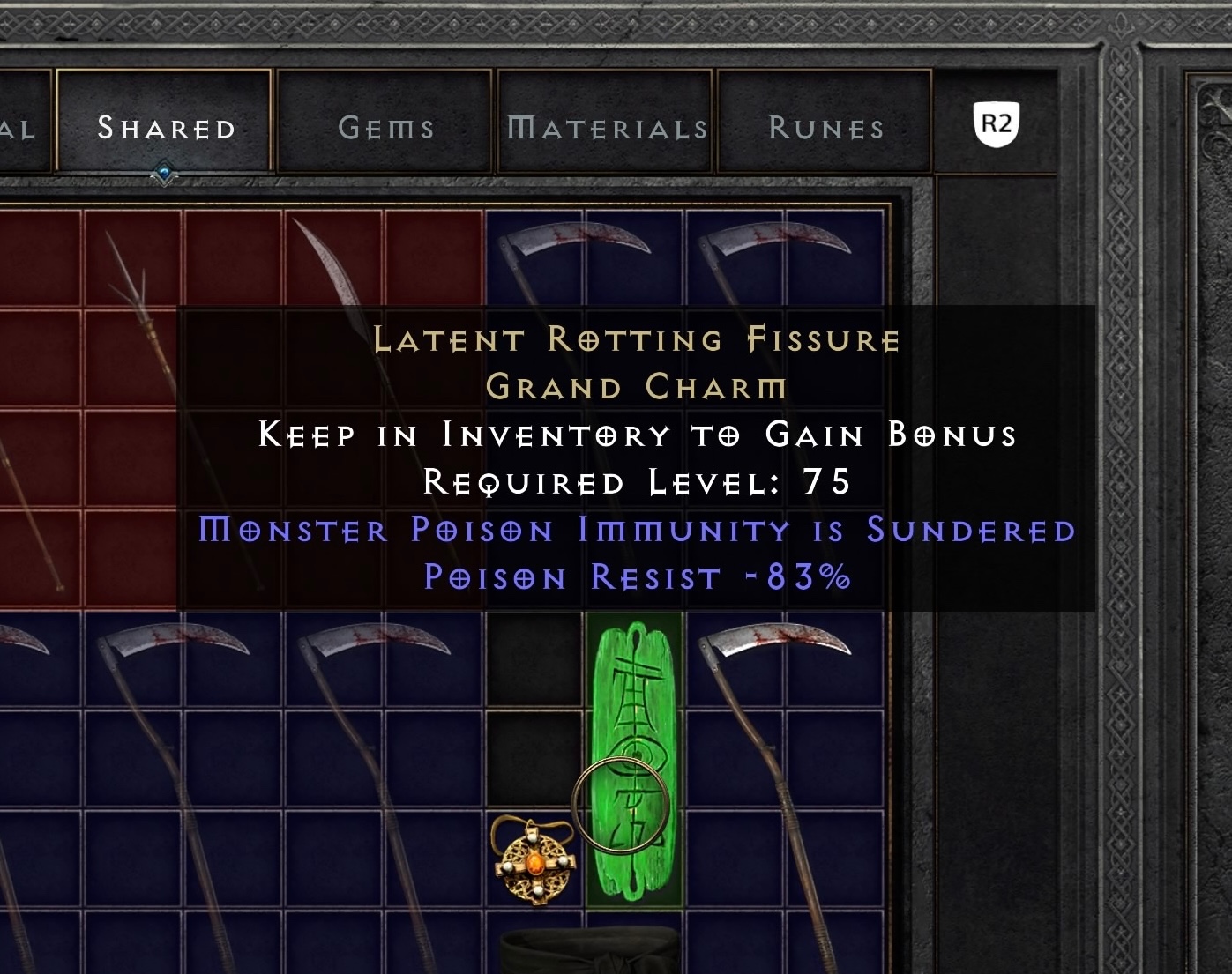Click the blue diamond marker under the Shared tab
1232x974 pixels.
tap(162, 173)
